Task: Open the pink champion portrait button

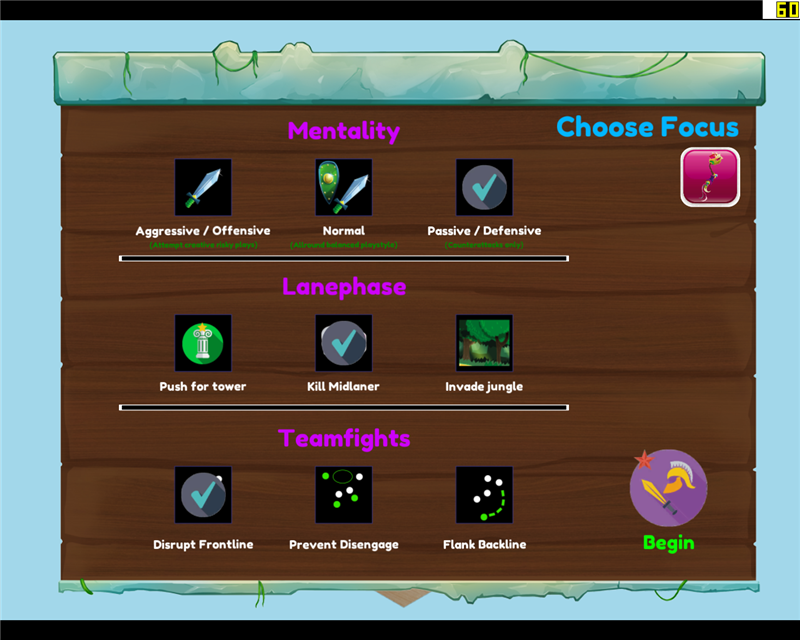Action: click(x=710, y=177)
